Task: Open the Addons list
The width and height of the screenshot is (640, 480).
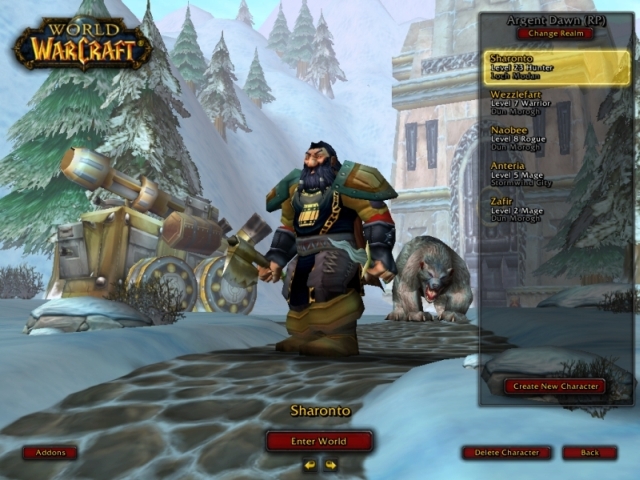Action: tap(50, 452)
